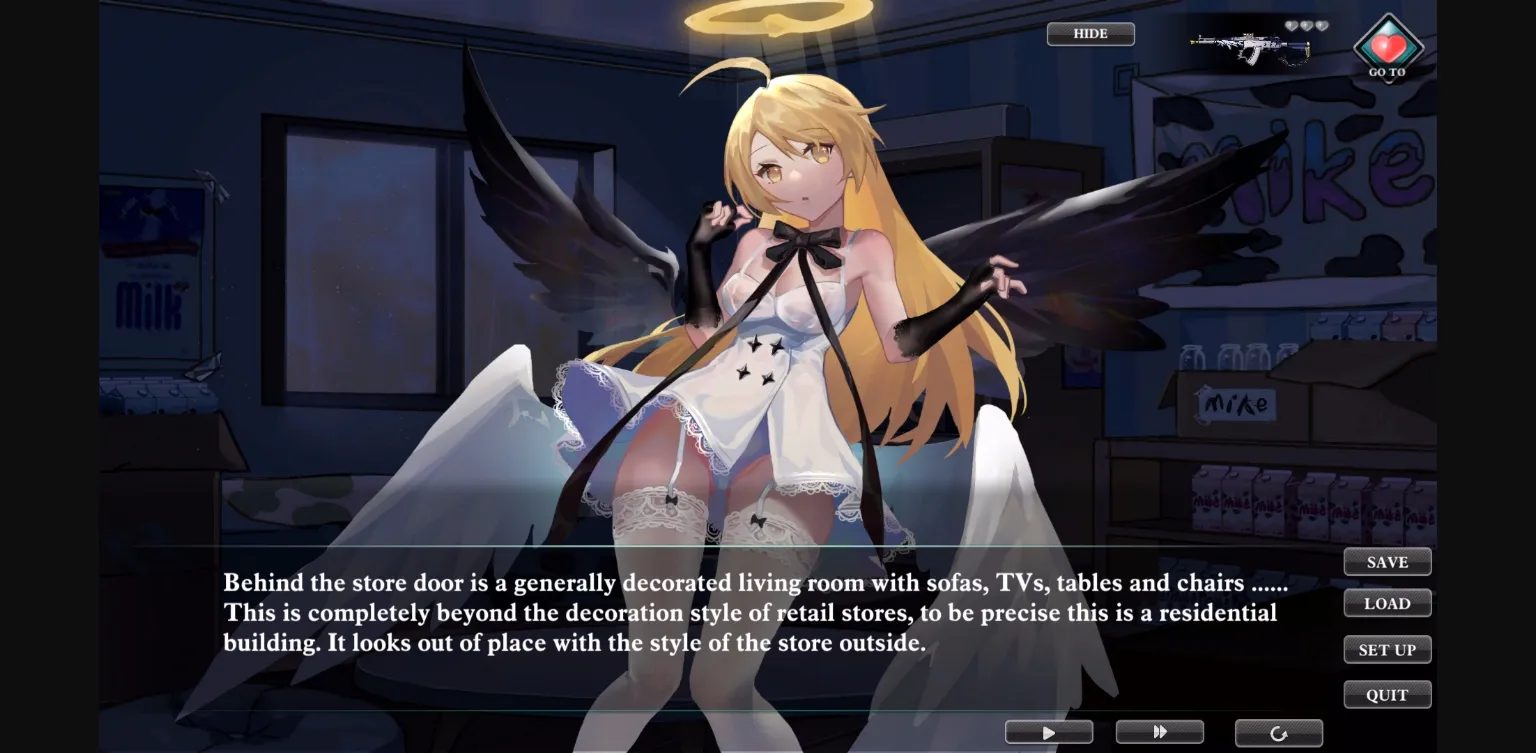Quit the game
The image size is (1536, 753).
[x=1388, y=694]
